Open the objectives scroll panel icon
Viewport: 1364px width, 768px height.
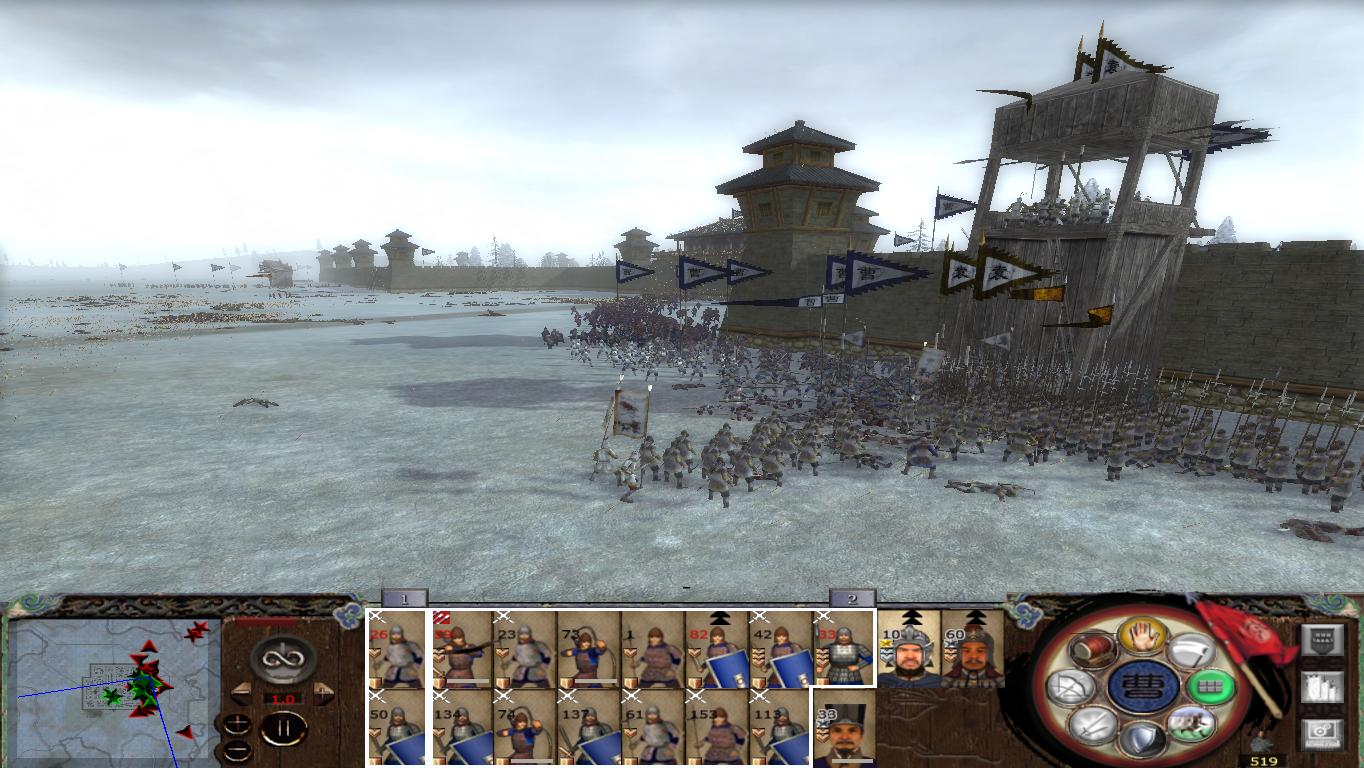pos(1323,688)
